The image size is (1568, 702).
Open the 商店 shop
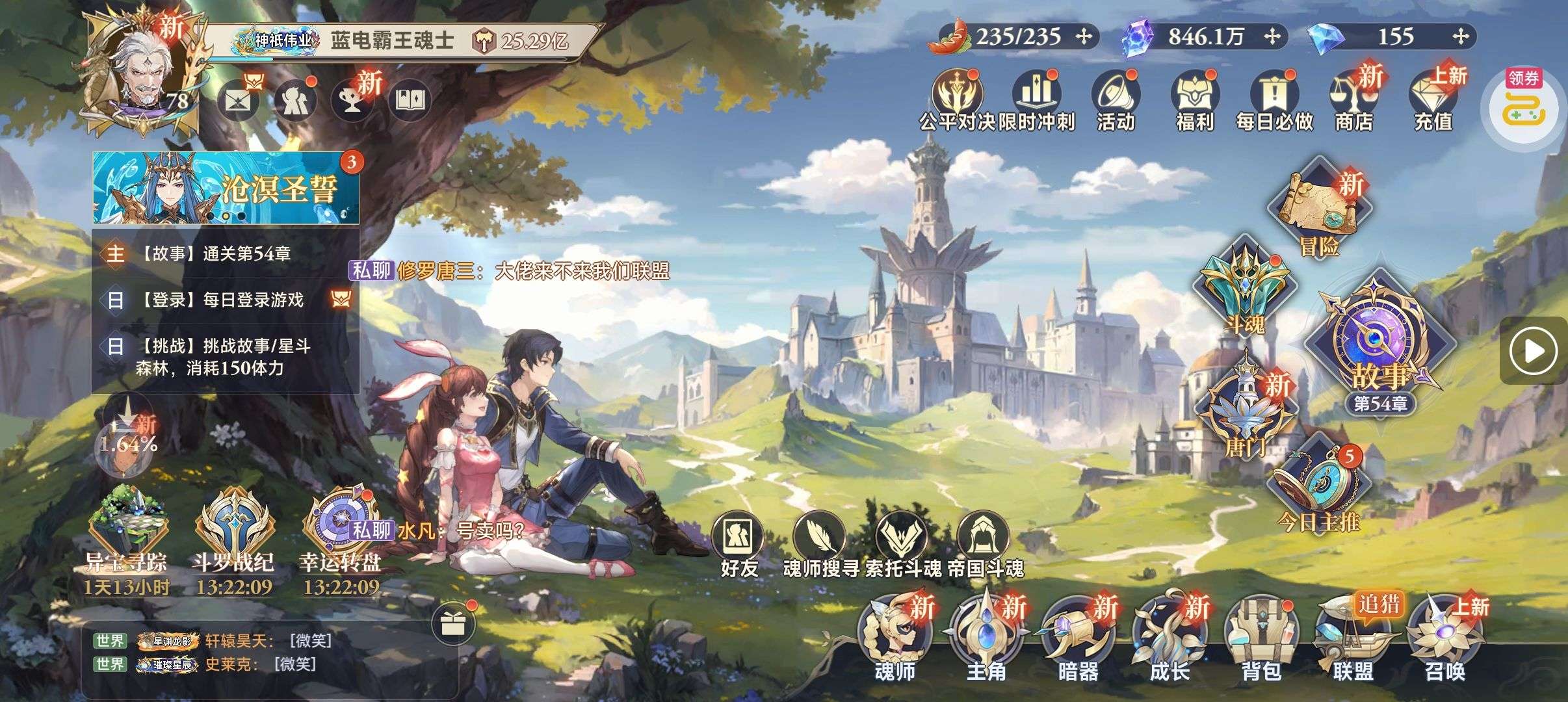click(1354, 101)
